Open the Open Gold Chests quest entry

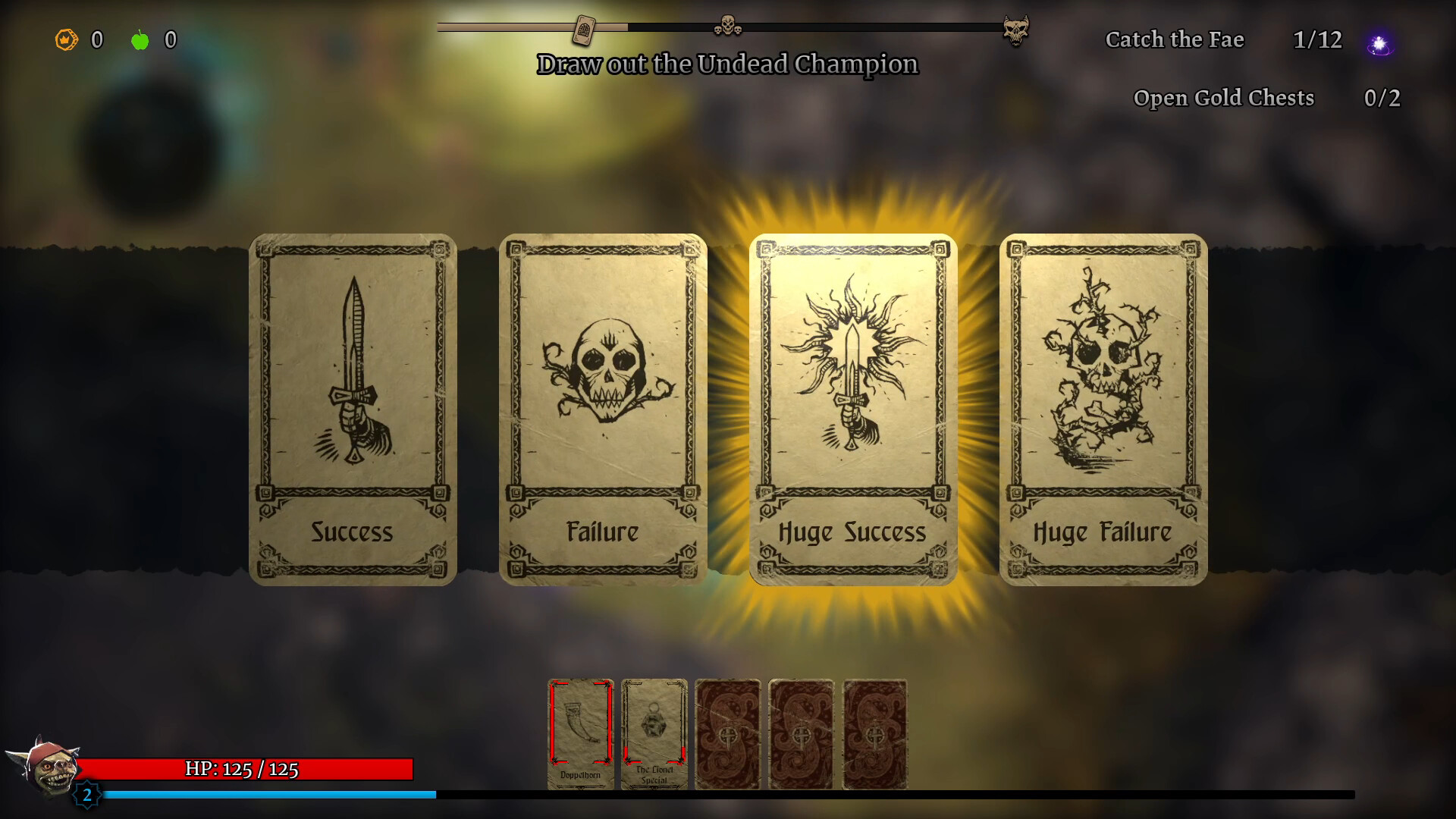click(x=1223, y=98)
